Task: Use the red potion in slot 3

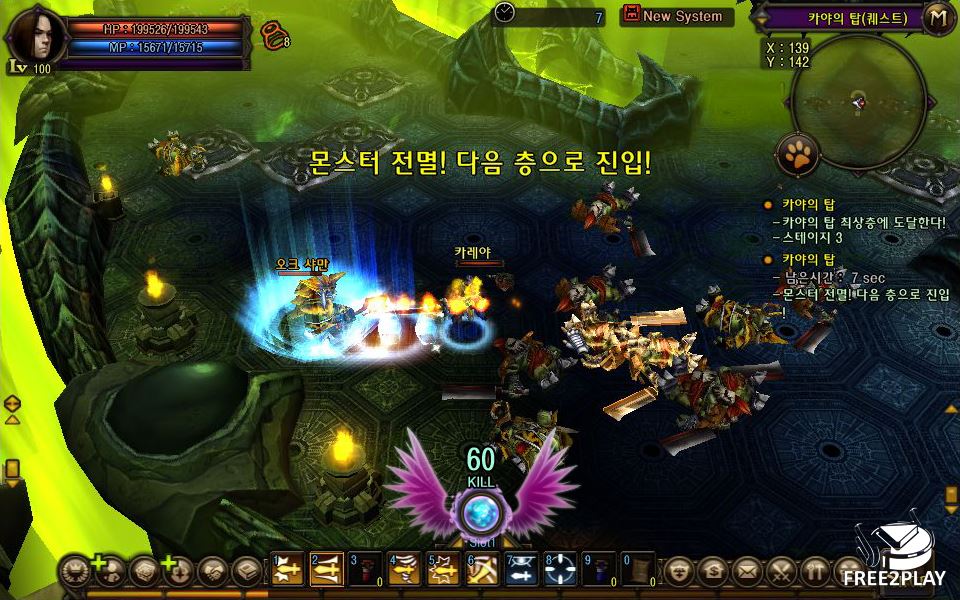Action: tap(366, 569)
